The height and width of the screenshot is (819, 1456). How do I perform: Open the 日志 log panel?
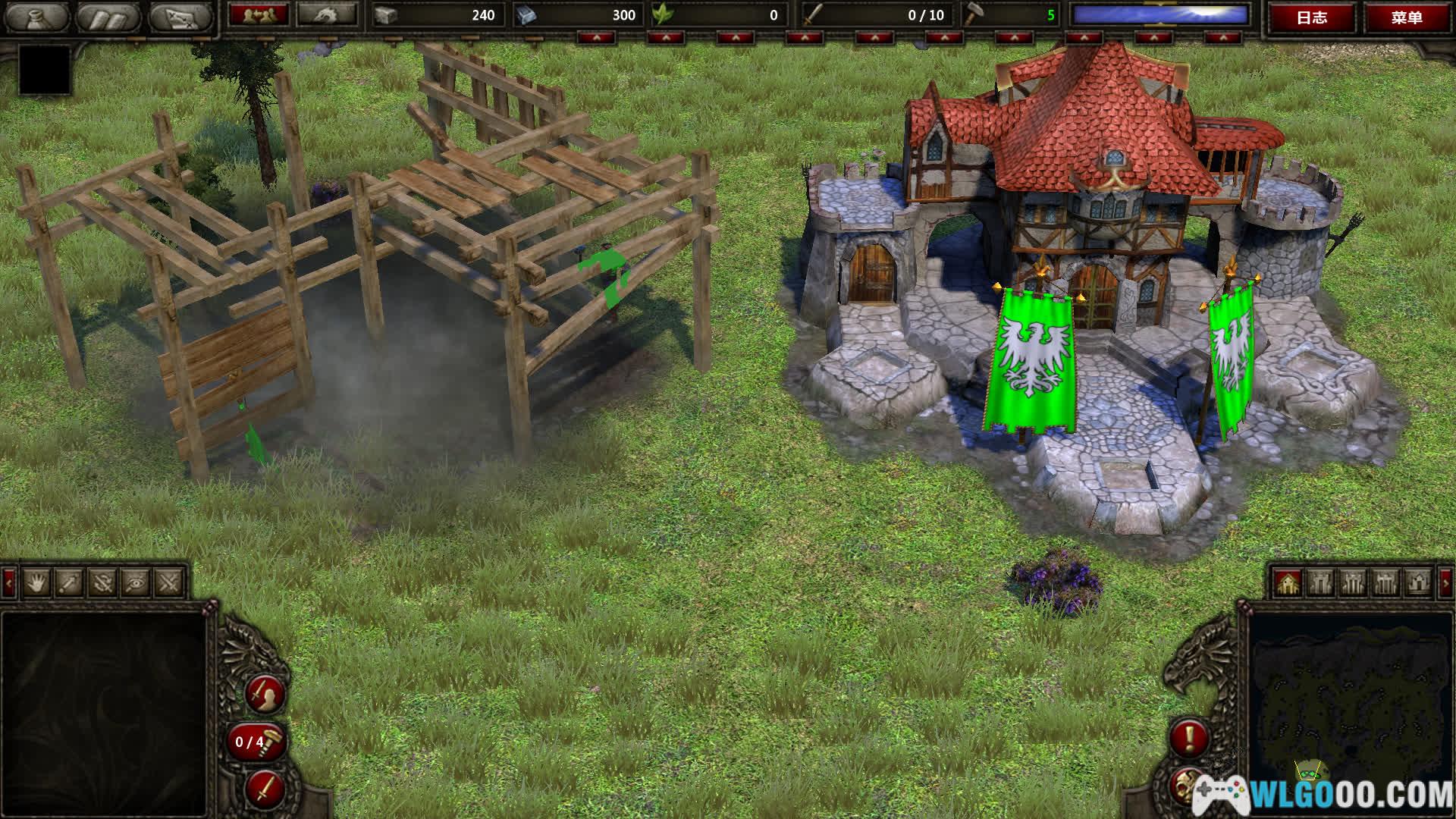pos(1311,17)
